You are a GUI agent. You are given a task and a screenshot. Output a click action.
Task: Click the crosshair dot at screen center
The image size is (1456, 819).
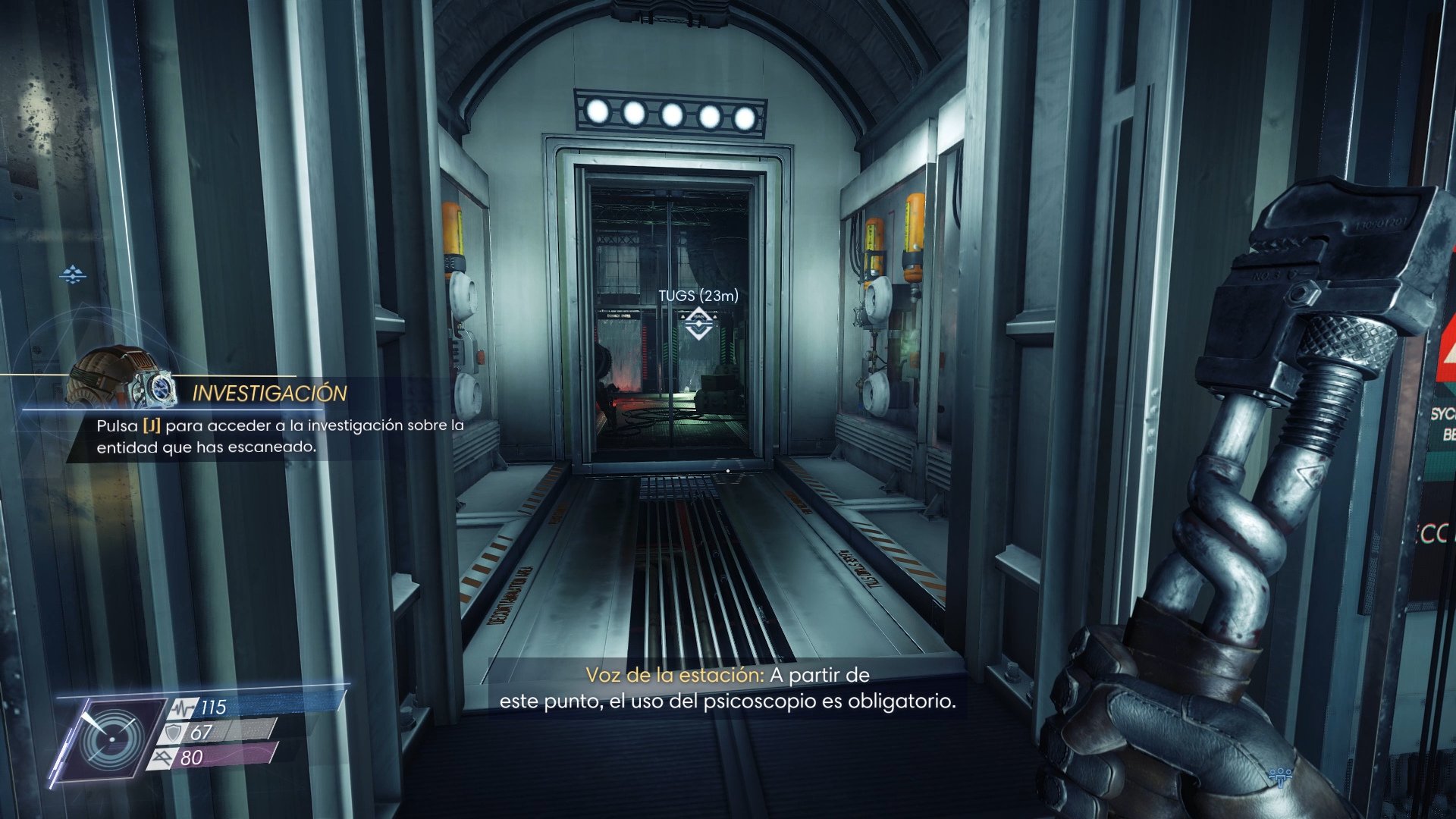(x=726, y=470)
